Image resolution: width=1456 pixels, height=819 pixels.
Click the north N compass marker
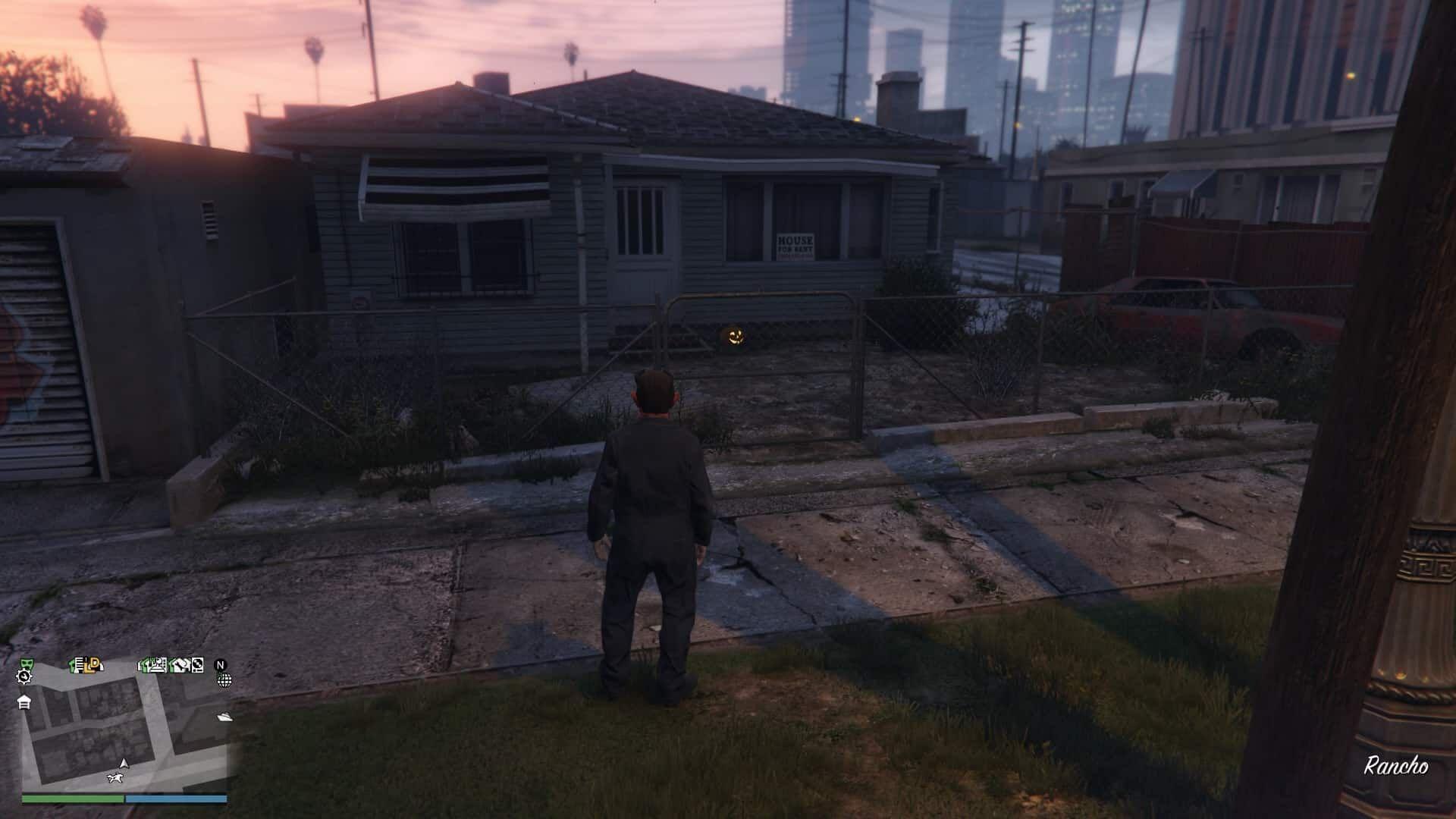tap(221, 665)
